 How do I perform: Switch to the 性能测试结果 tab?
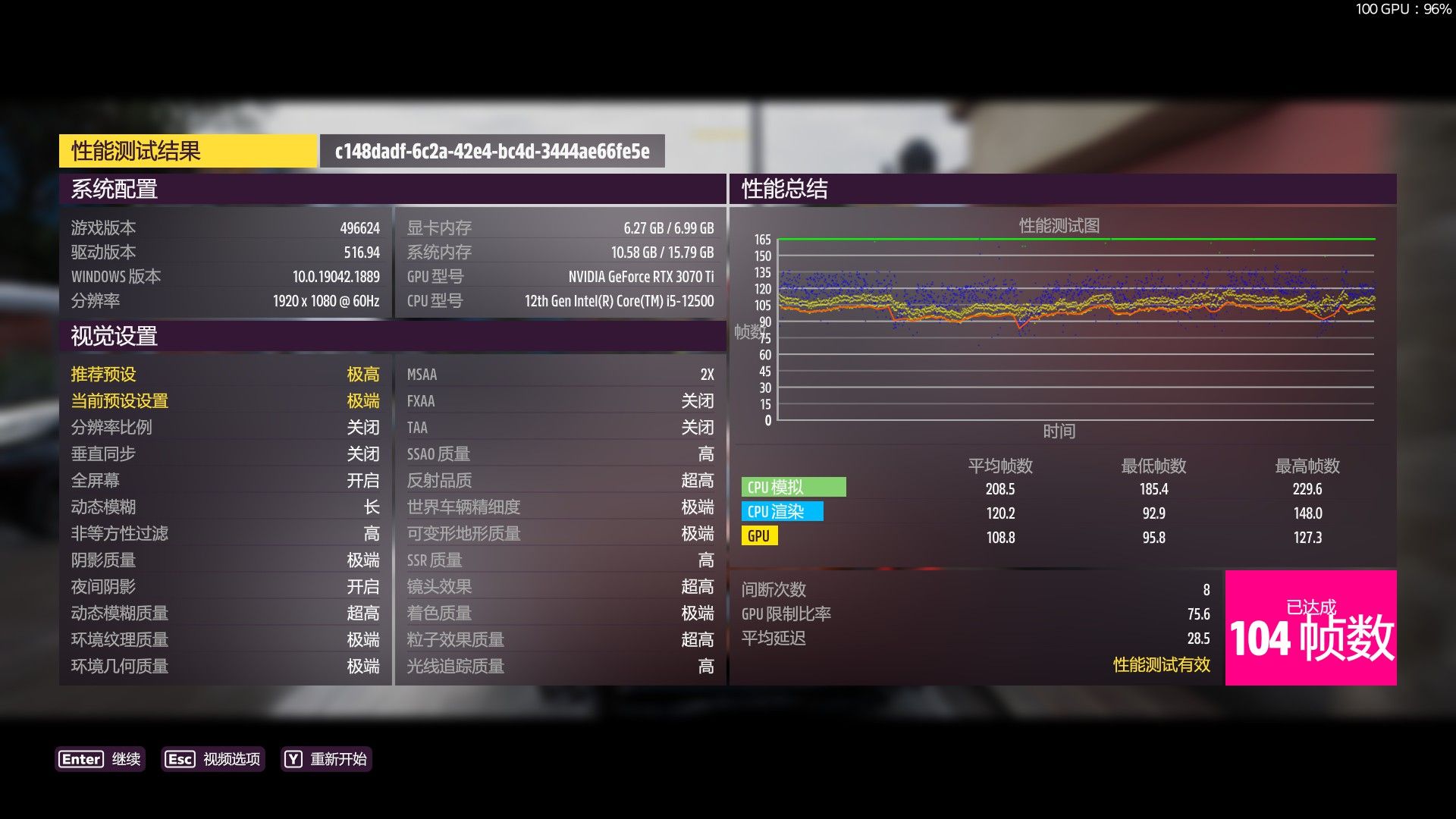[188, 150]
